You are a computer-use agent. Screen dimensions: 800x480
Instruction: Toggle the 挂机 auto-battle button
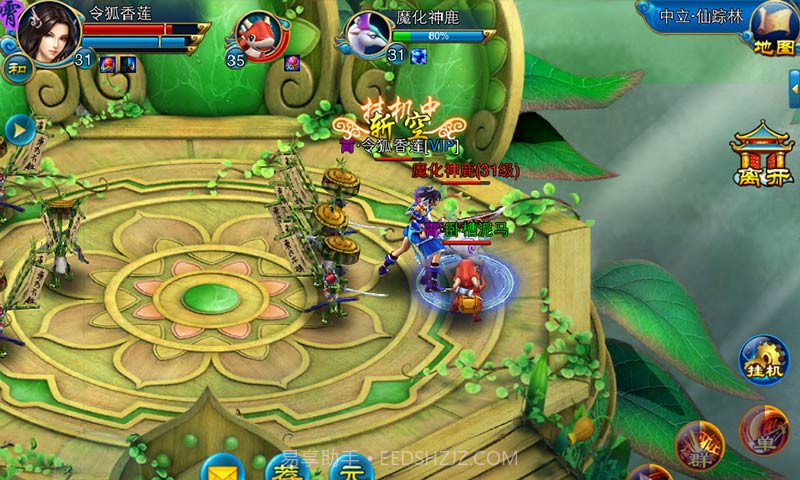coord(765,358)
